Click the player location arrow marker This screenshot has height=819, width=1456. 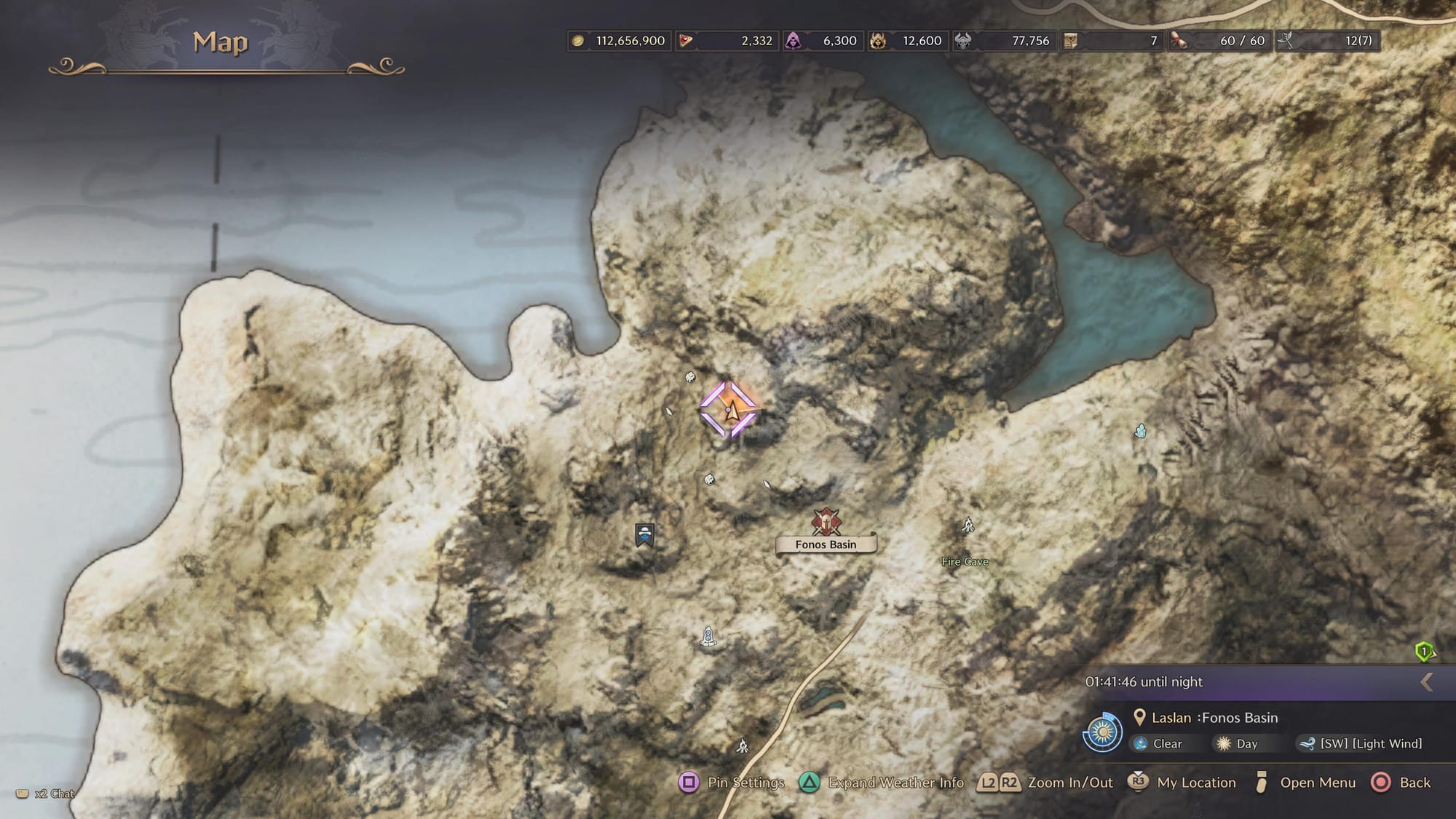[x=730, y=411]
